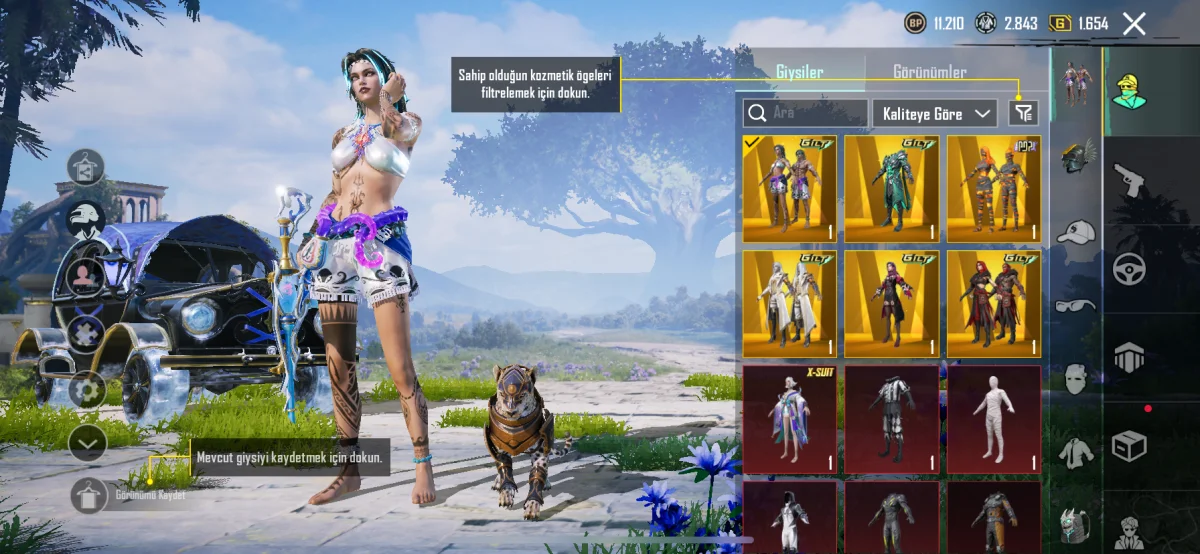Click the Ara search field

[x=805, y=113]
